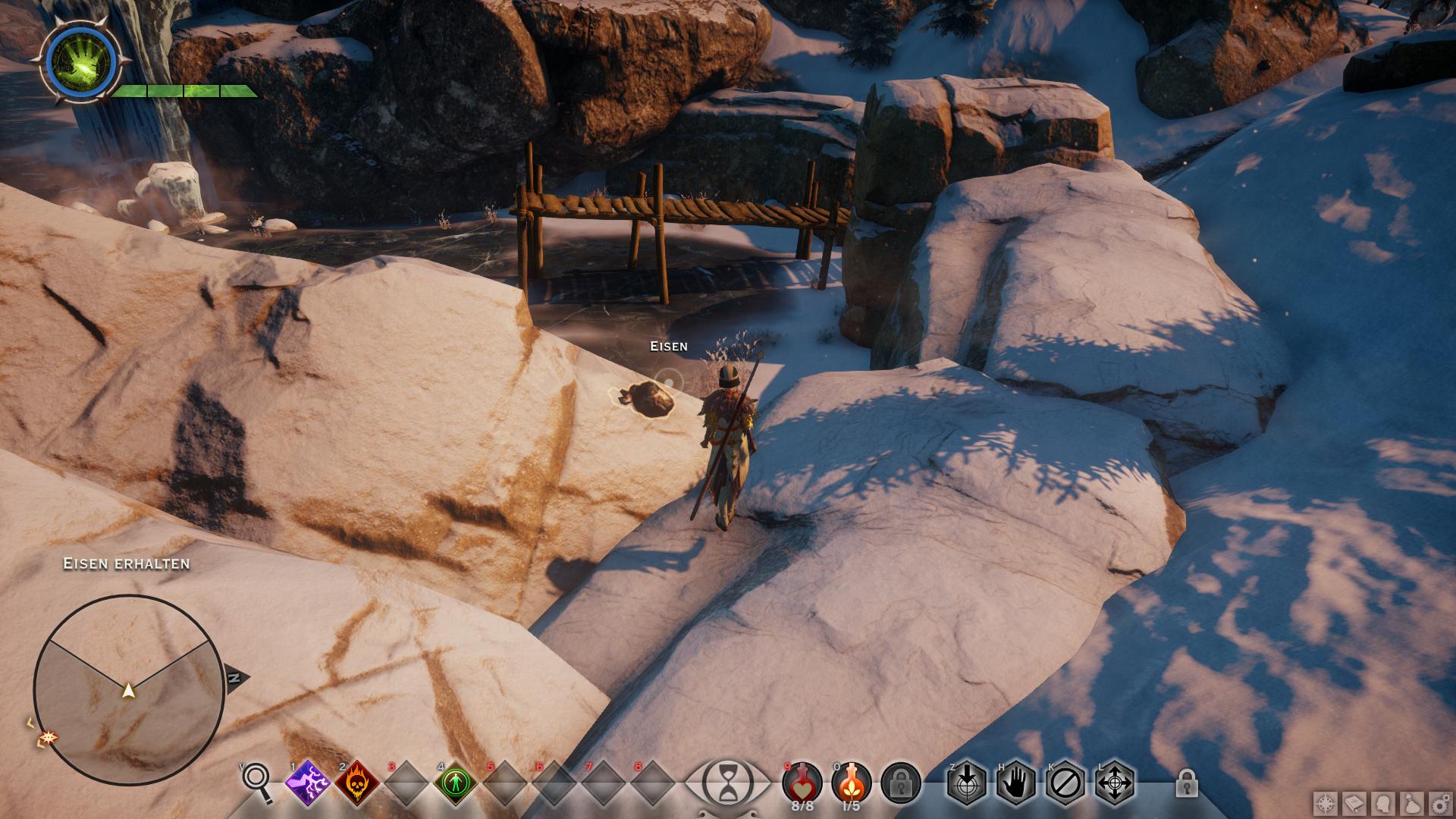Click the disengage circle-slash command
The image size is (1456, 819).
pos(1065,783)
